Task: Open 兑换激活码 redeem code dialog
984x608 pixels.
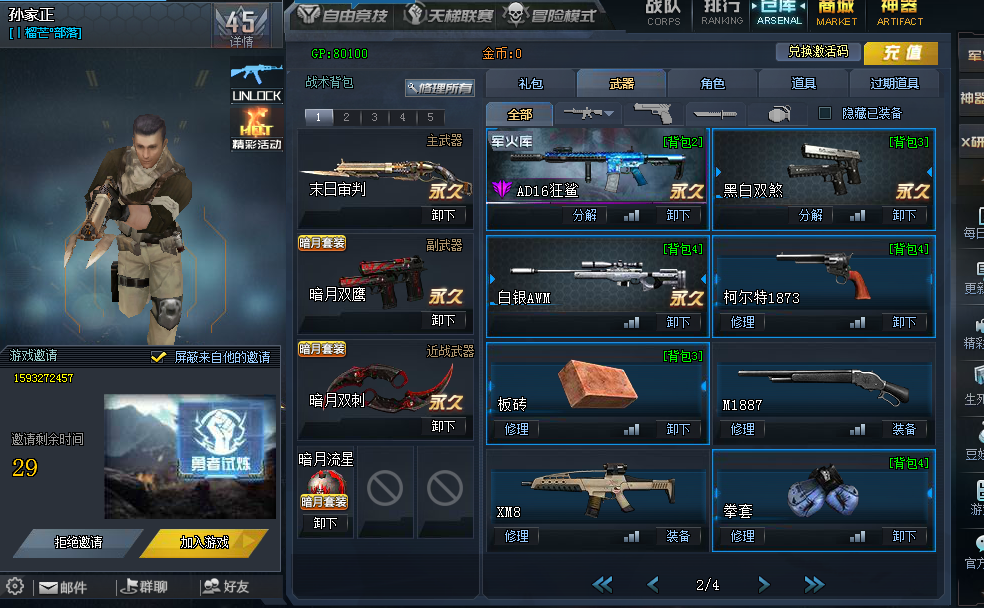Action: pos(817,52)
